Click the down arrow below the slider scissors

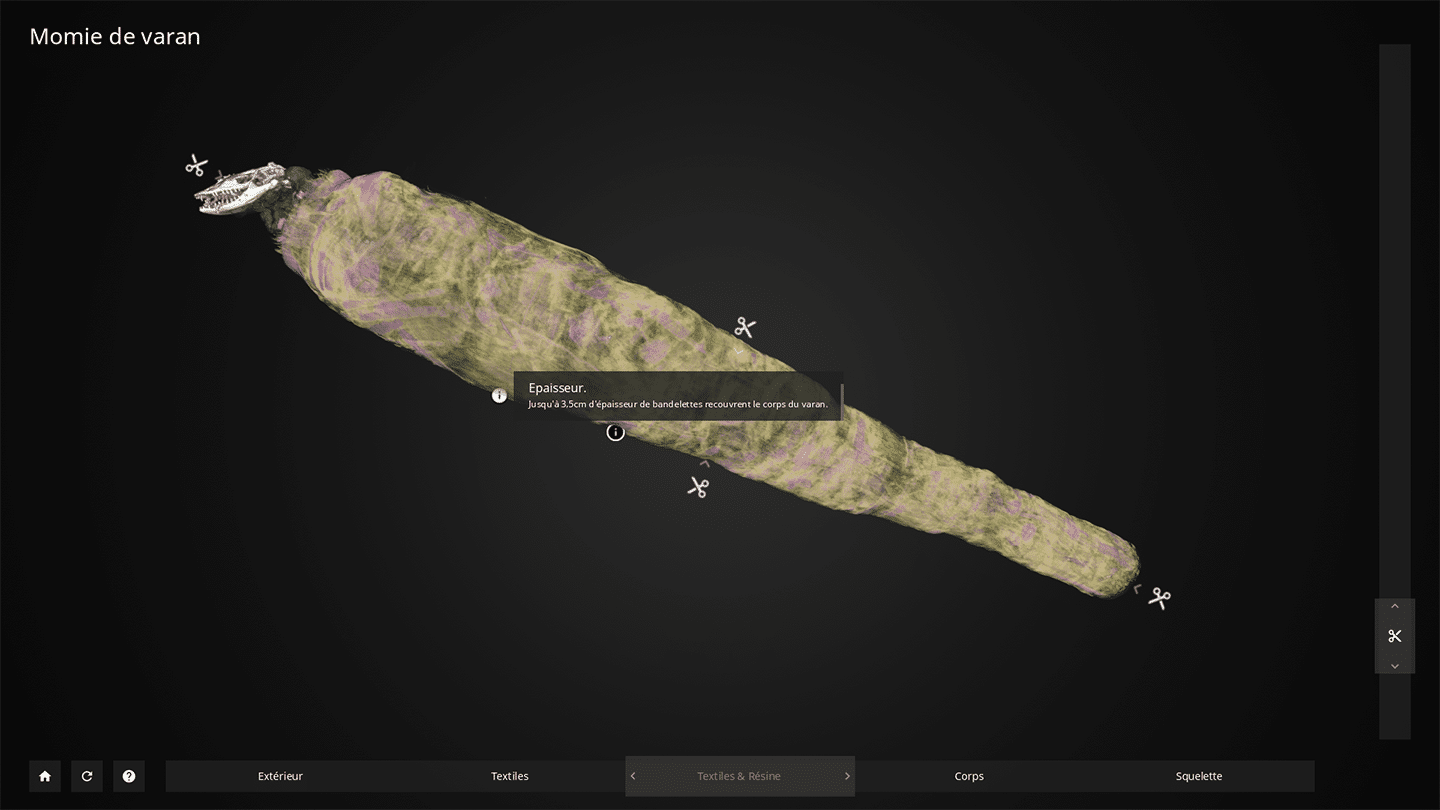coord(1395,666)
